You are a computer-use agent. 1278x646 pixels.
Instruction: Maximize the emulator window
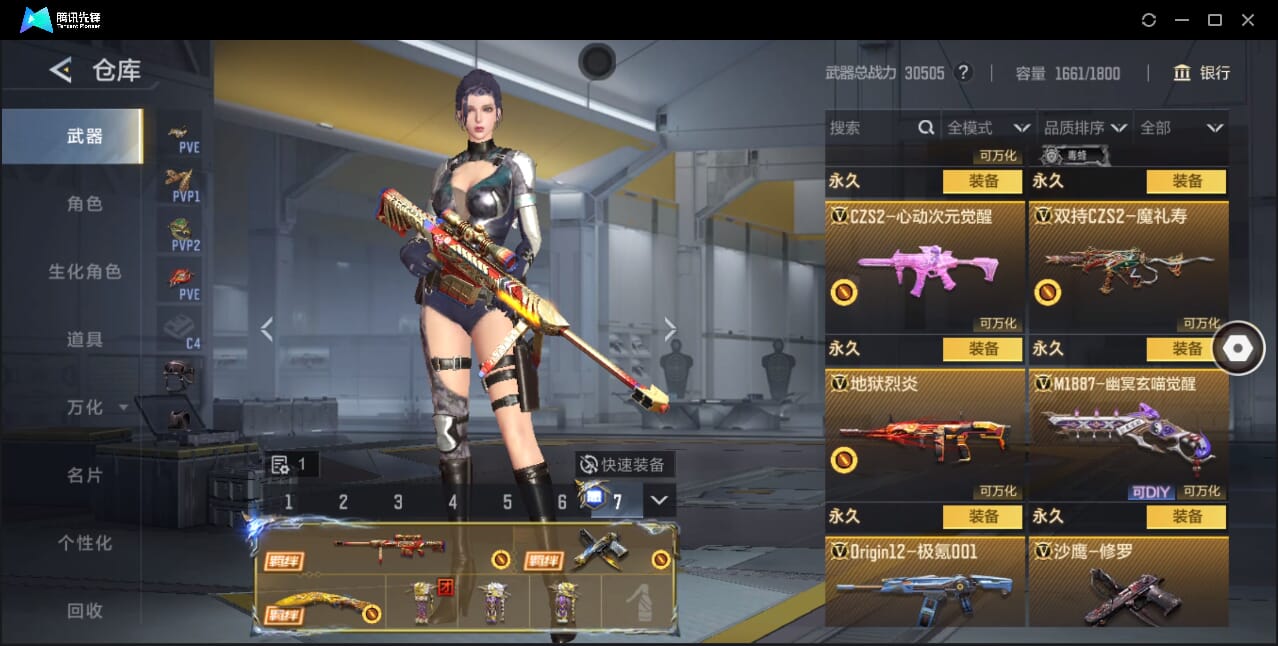pyautogui.click(x=1215, y=20)
